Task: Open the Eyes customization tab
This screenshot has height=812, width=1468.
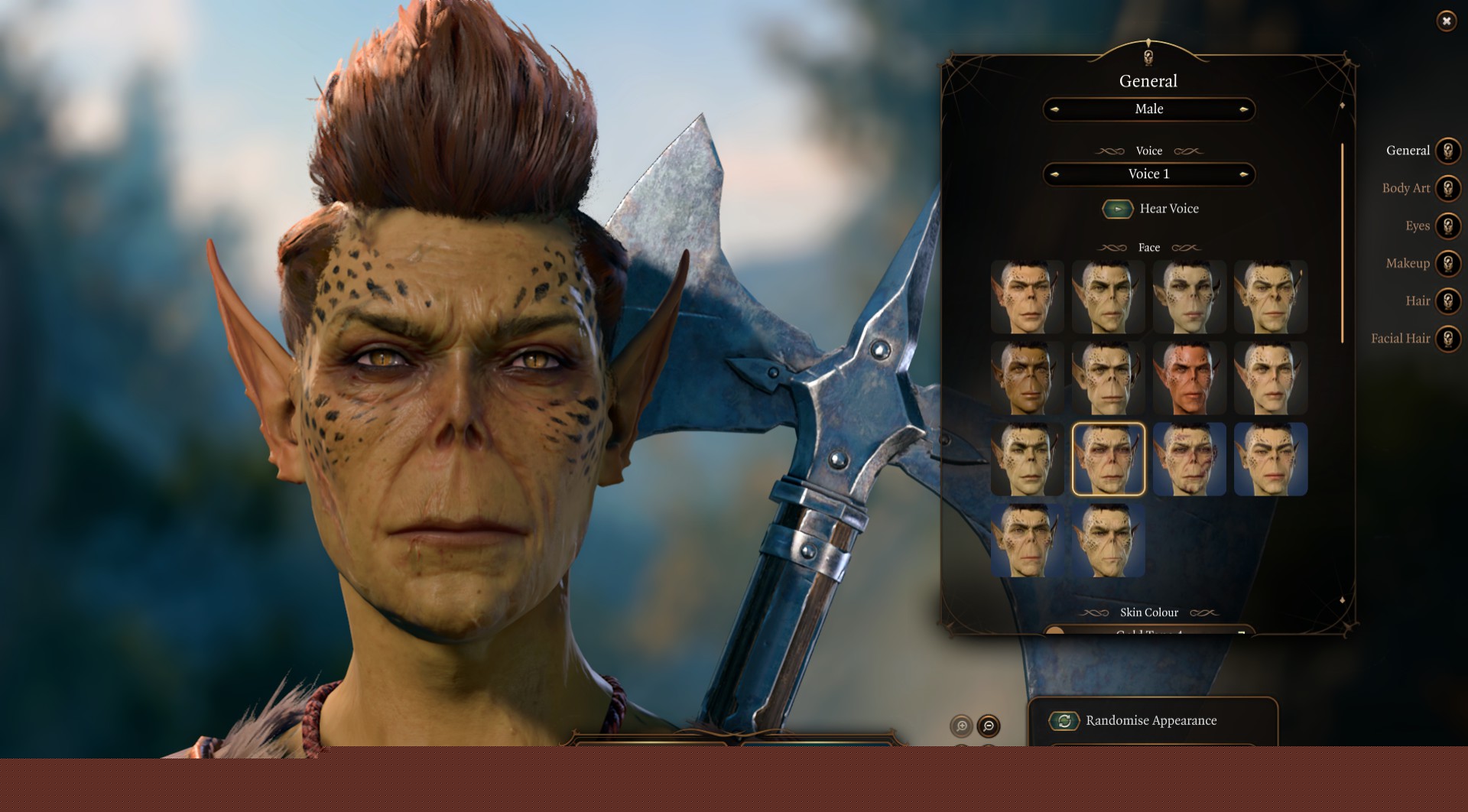Action: [1447, 226]
